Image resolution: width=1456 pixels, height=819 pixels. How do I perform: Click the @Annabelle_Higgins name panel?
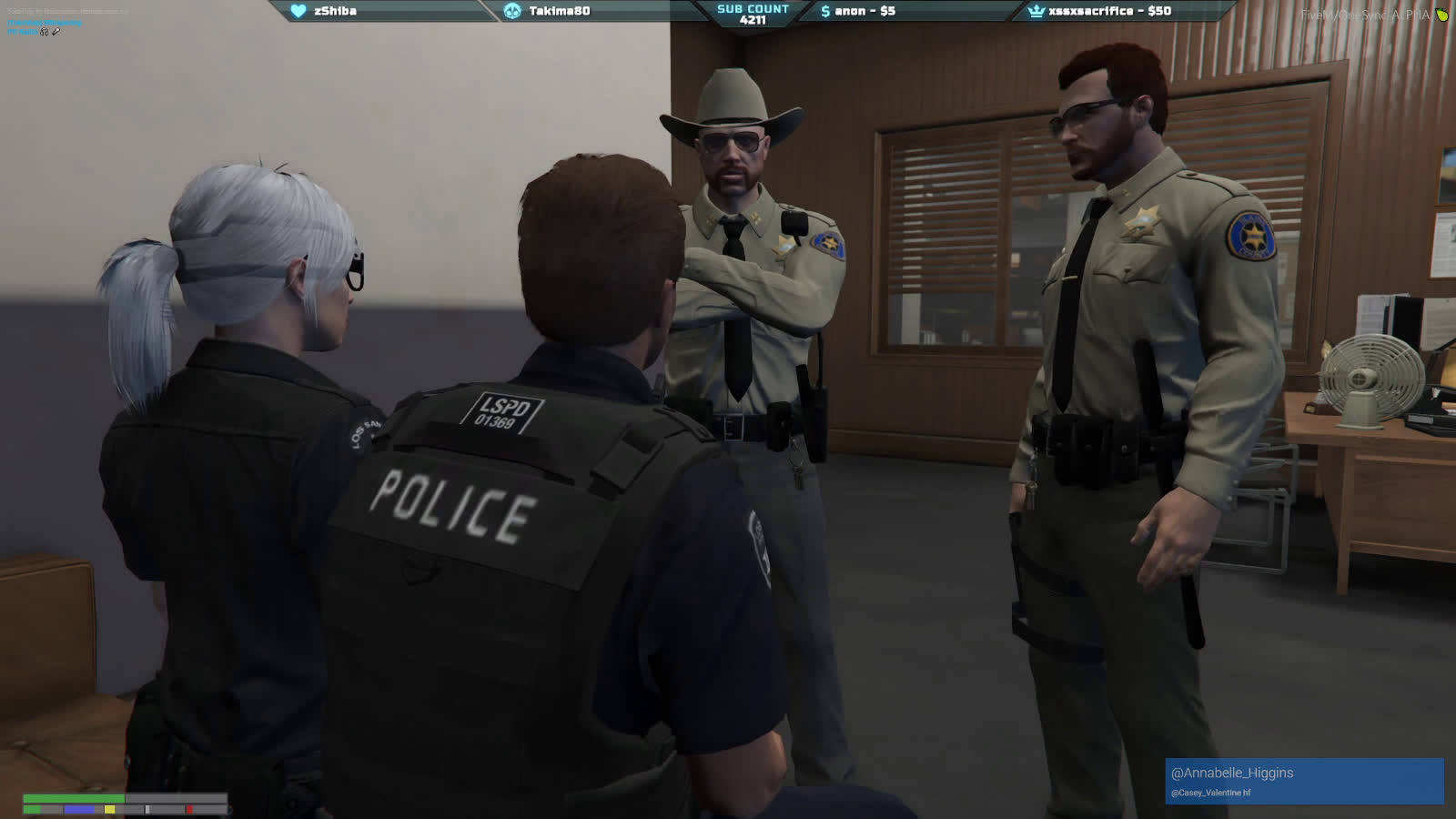pos(1303,780)
